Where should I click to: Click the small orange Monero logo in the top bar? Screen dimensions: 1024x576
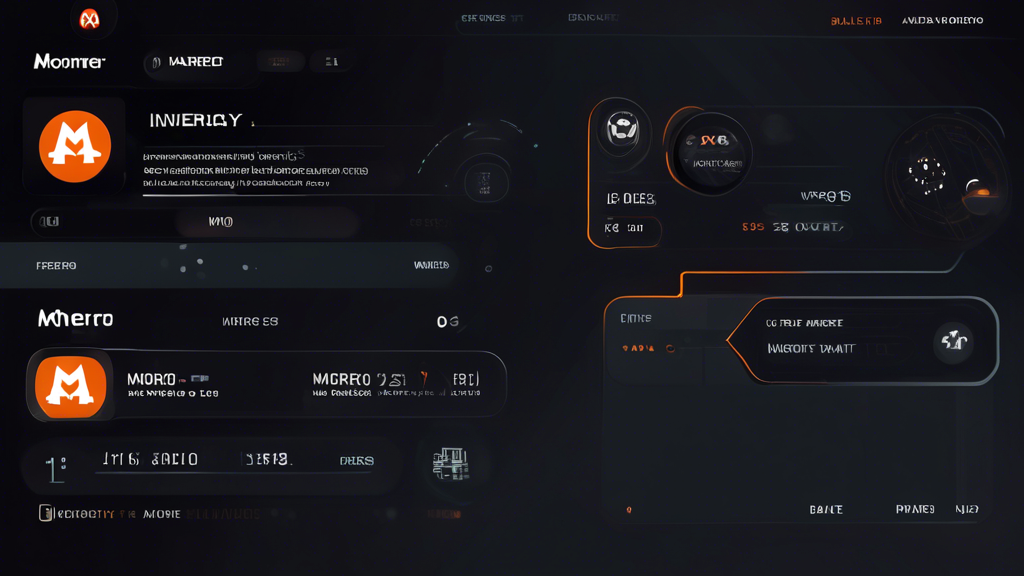[89, 19]
